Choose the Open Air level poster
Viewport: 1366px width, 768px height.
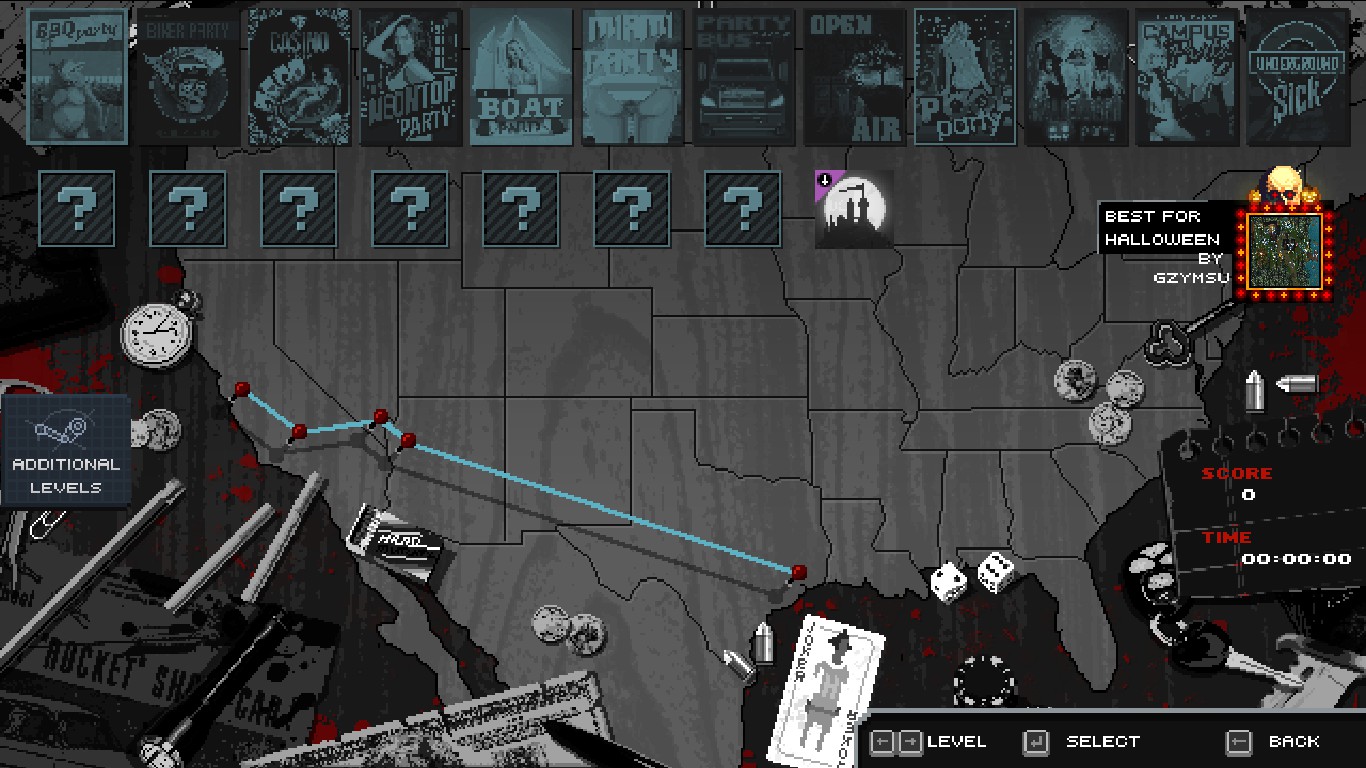tap(855, 77)
